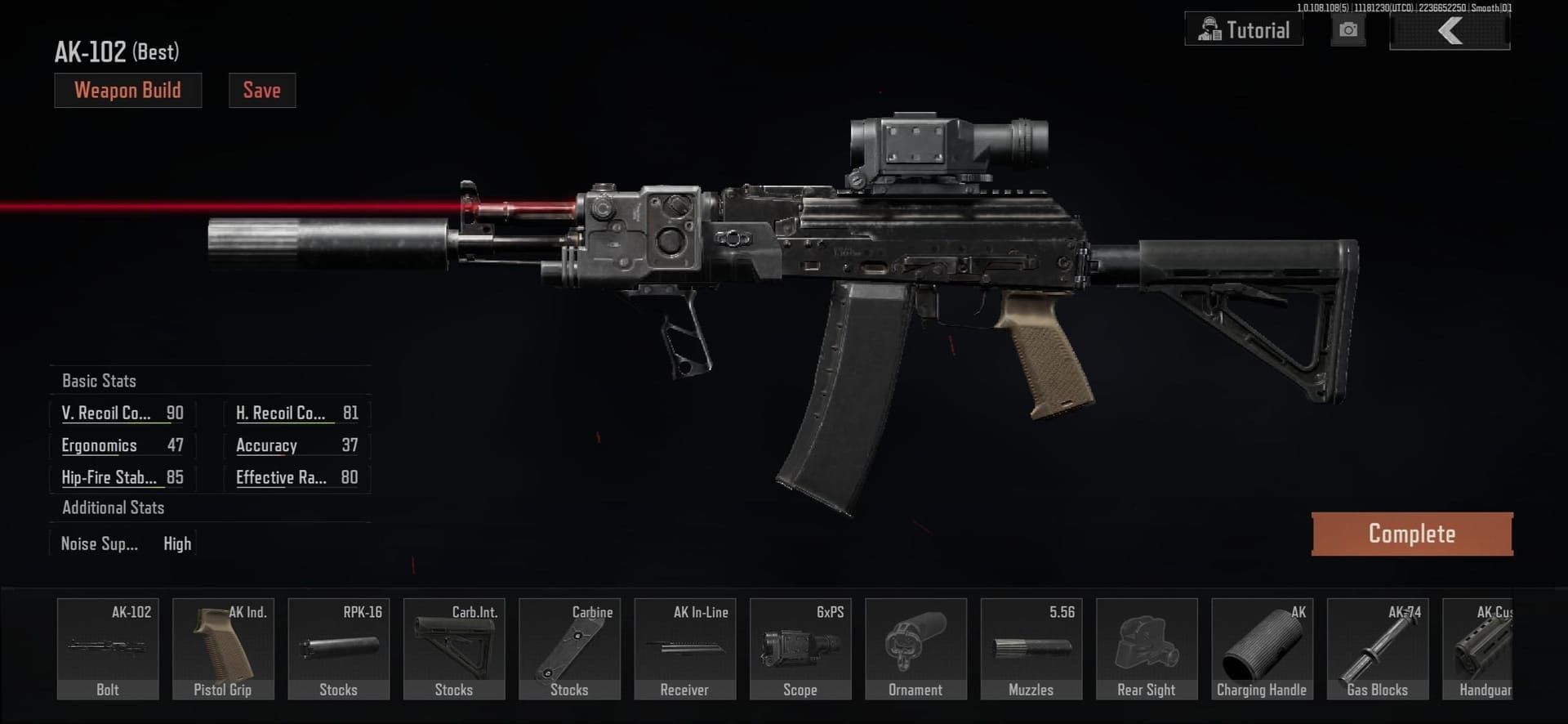Choose the RPK-16 stock slot
This screenshot has width=1568, height=724.
coord(338,648)
